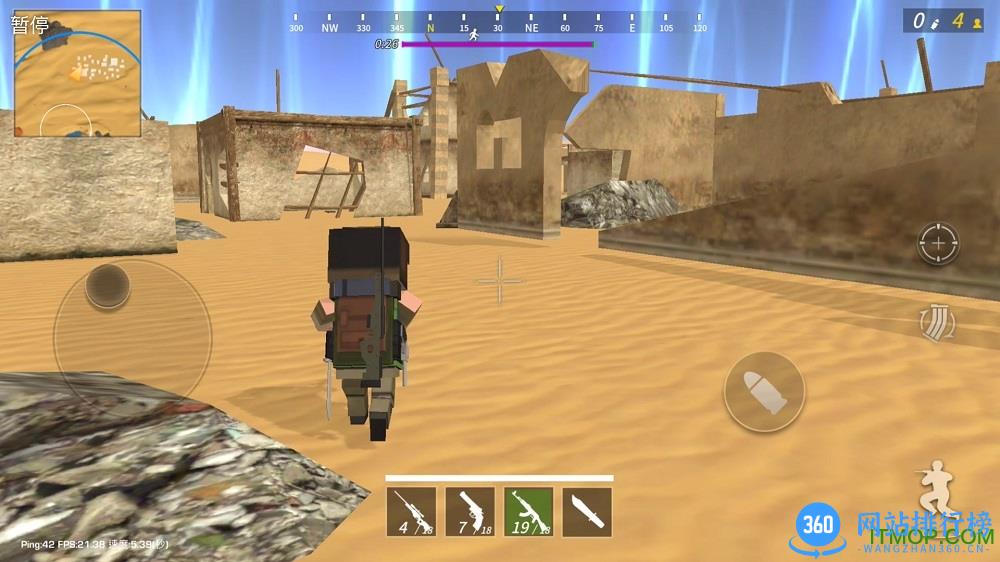Tap the bullet fire button
The height and width of the screenshot is (562, 1000).
764,391
